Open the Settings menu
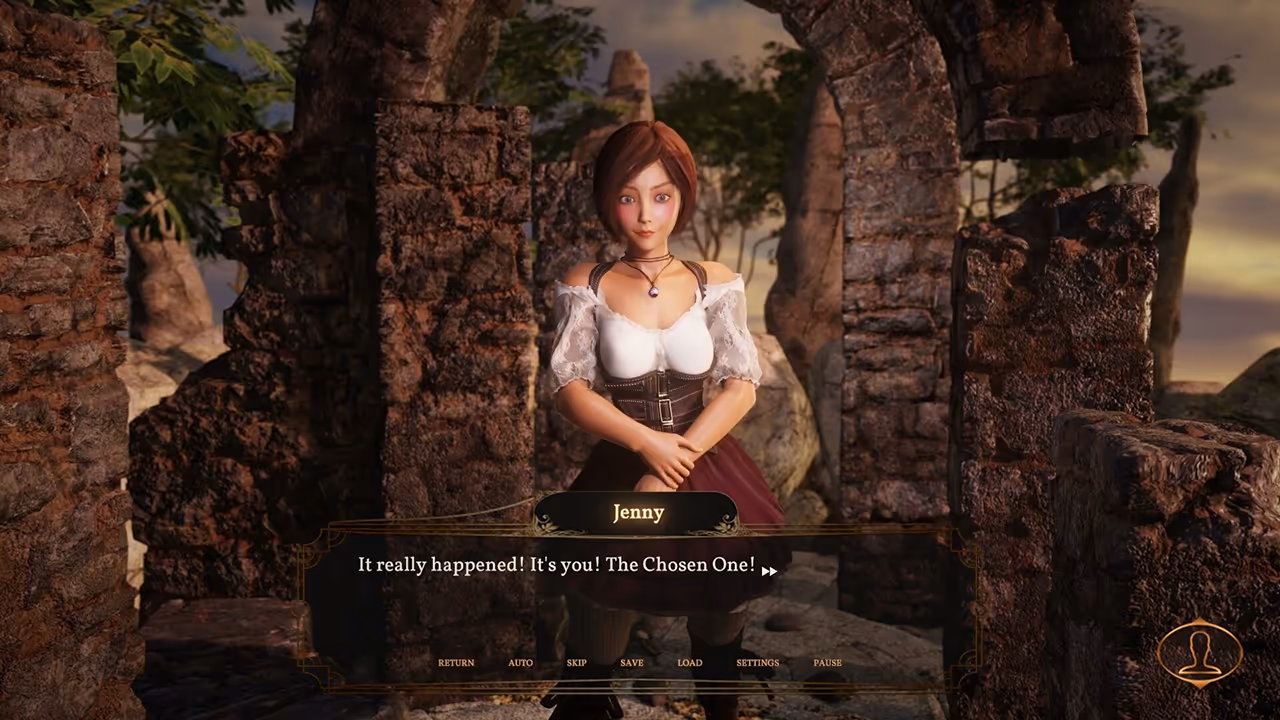The height and width of the screenshot is (720, 1280). tap(757, 663)
